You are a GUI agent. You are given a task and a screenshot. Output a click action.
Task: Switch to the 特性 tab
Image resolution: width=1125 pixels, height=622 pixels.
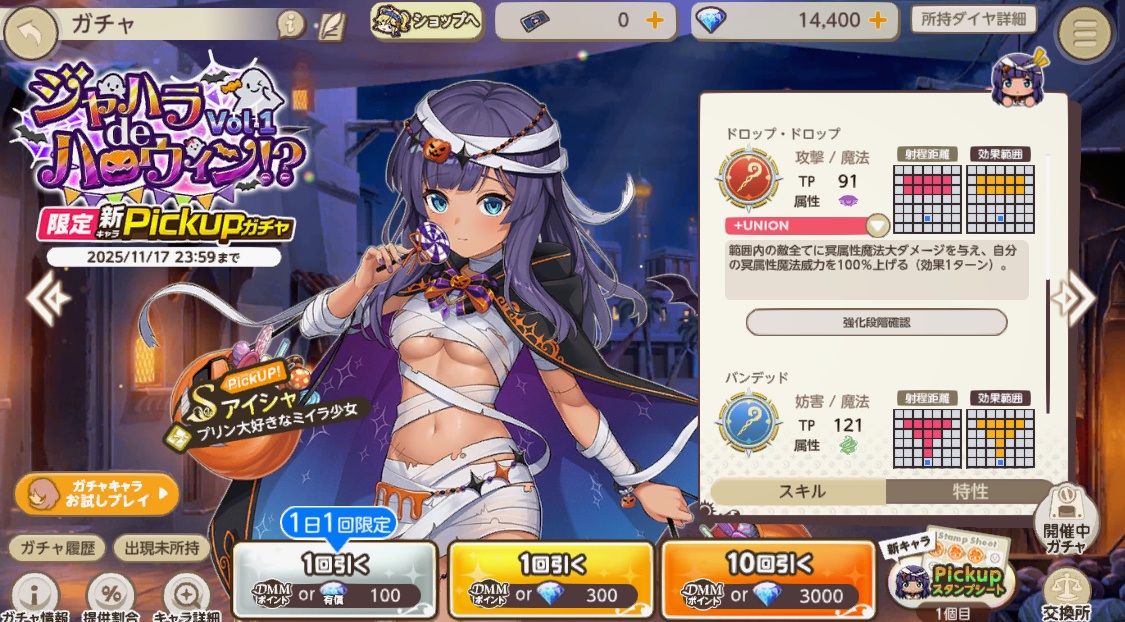click(x=969, y=491)
